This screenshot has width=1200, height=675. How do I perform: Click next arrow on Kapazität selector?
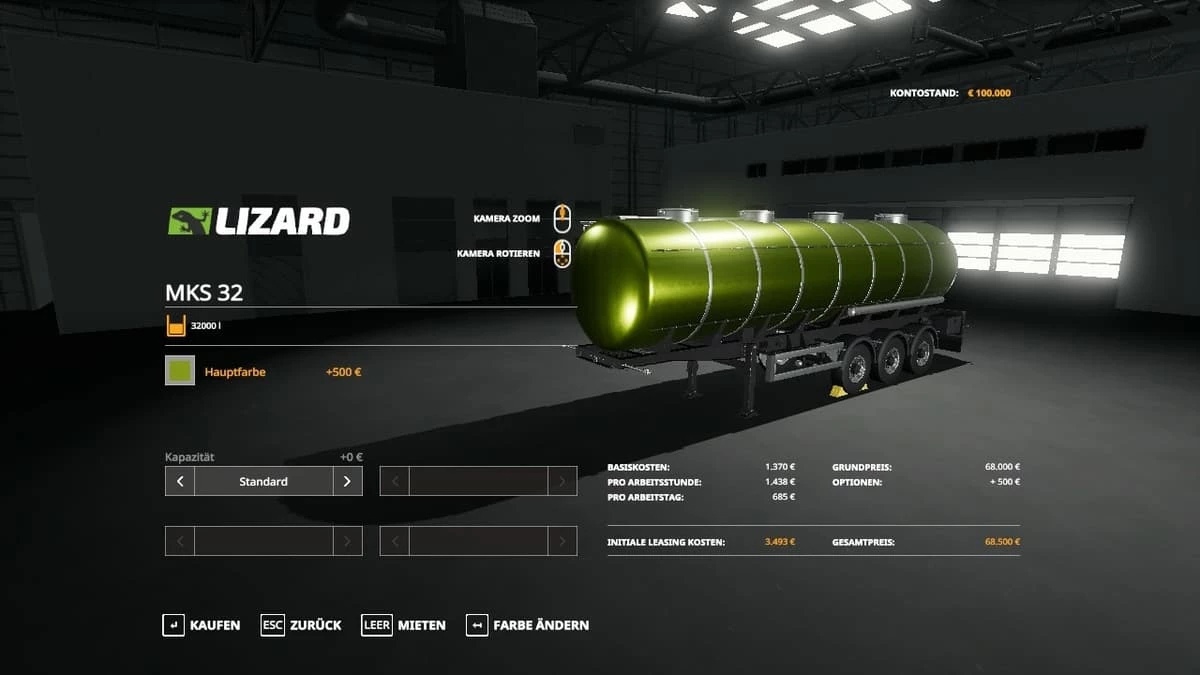coord(347,481)
